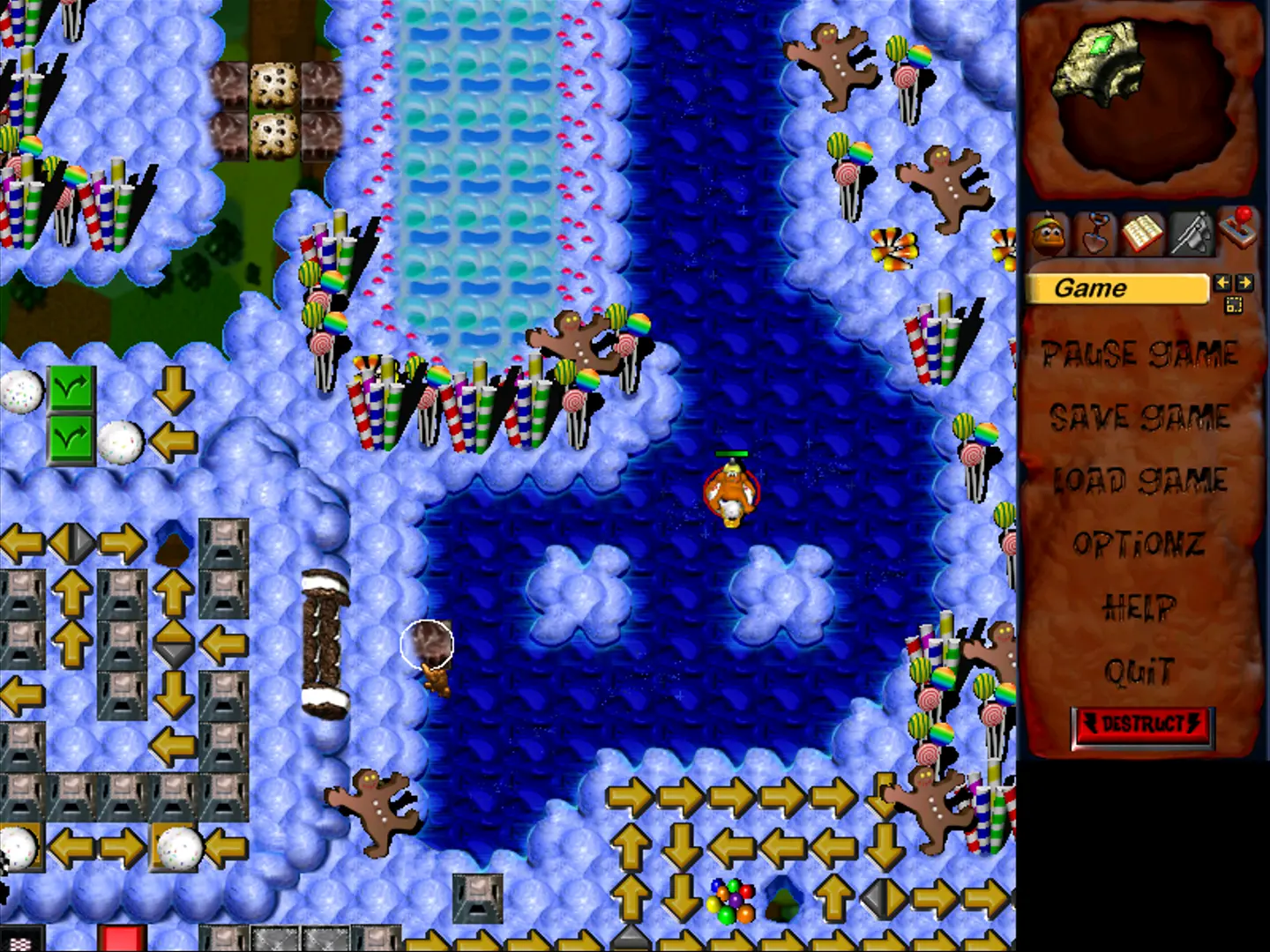The width and height of the screenshot is (1270, 952).
Task: Toggle the dashed square selection button
Action: [x=1233, y=305]
